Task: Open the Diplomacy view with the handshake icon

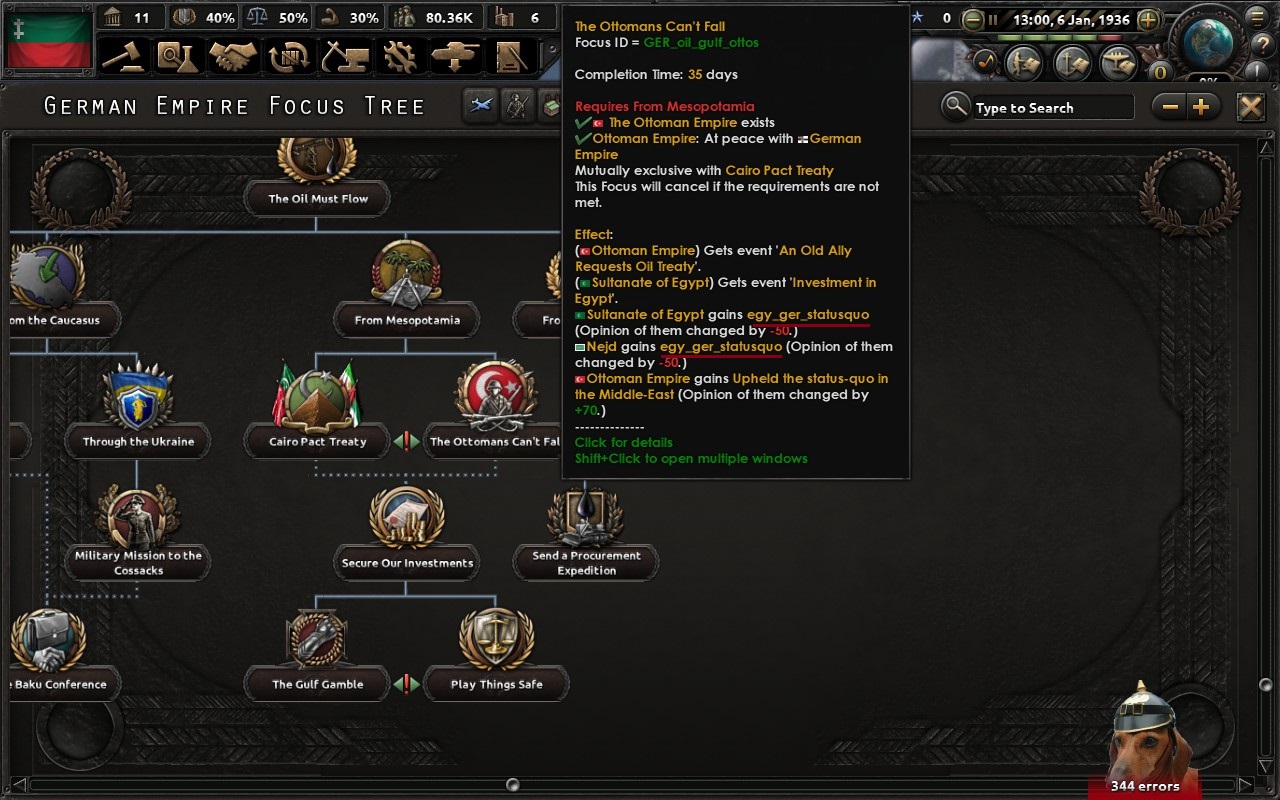Action: coord(233,57)
